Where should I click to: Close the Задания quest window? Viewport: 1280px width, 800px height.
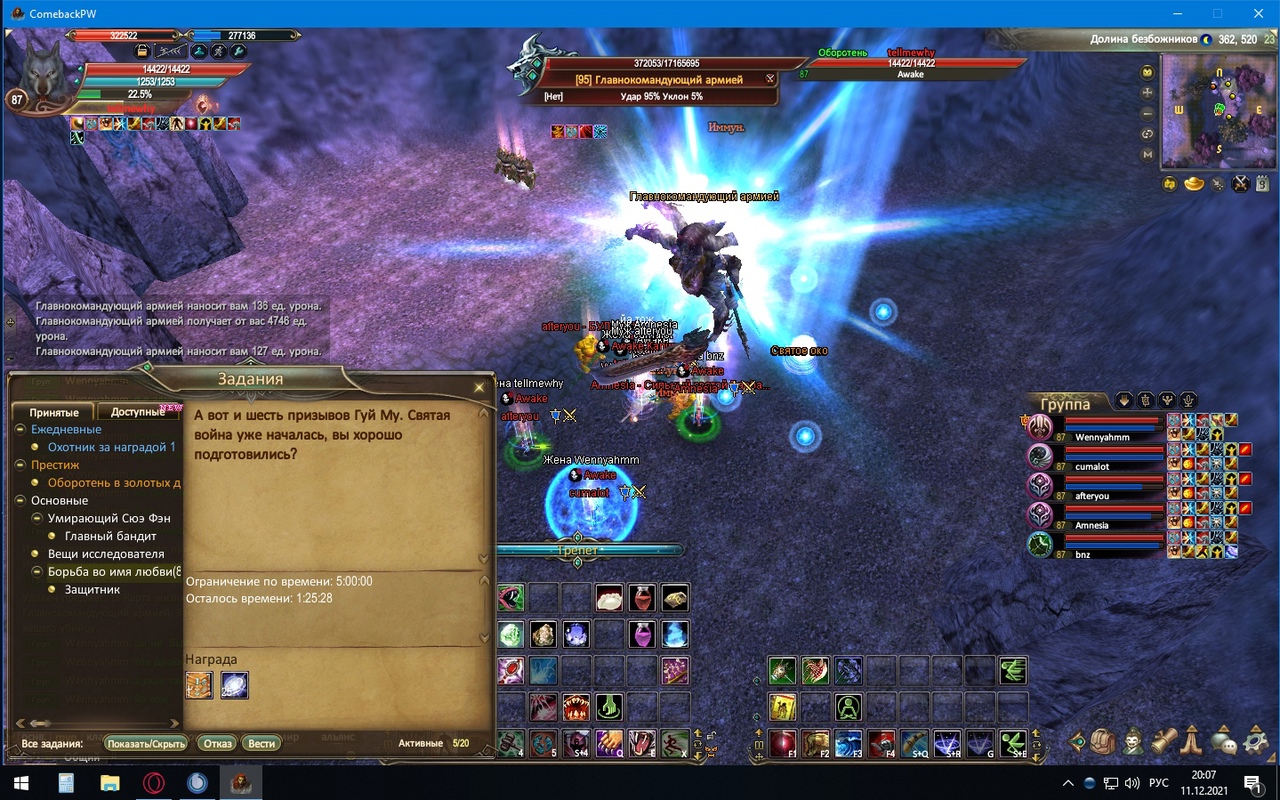point(479,387)
